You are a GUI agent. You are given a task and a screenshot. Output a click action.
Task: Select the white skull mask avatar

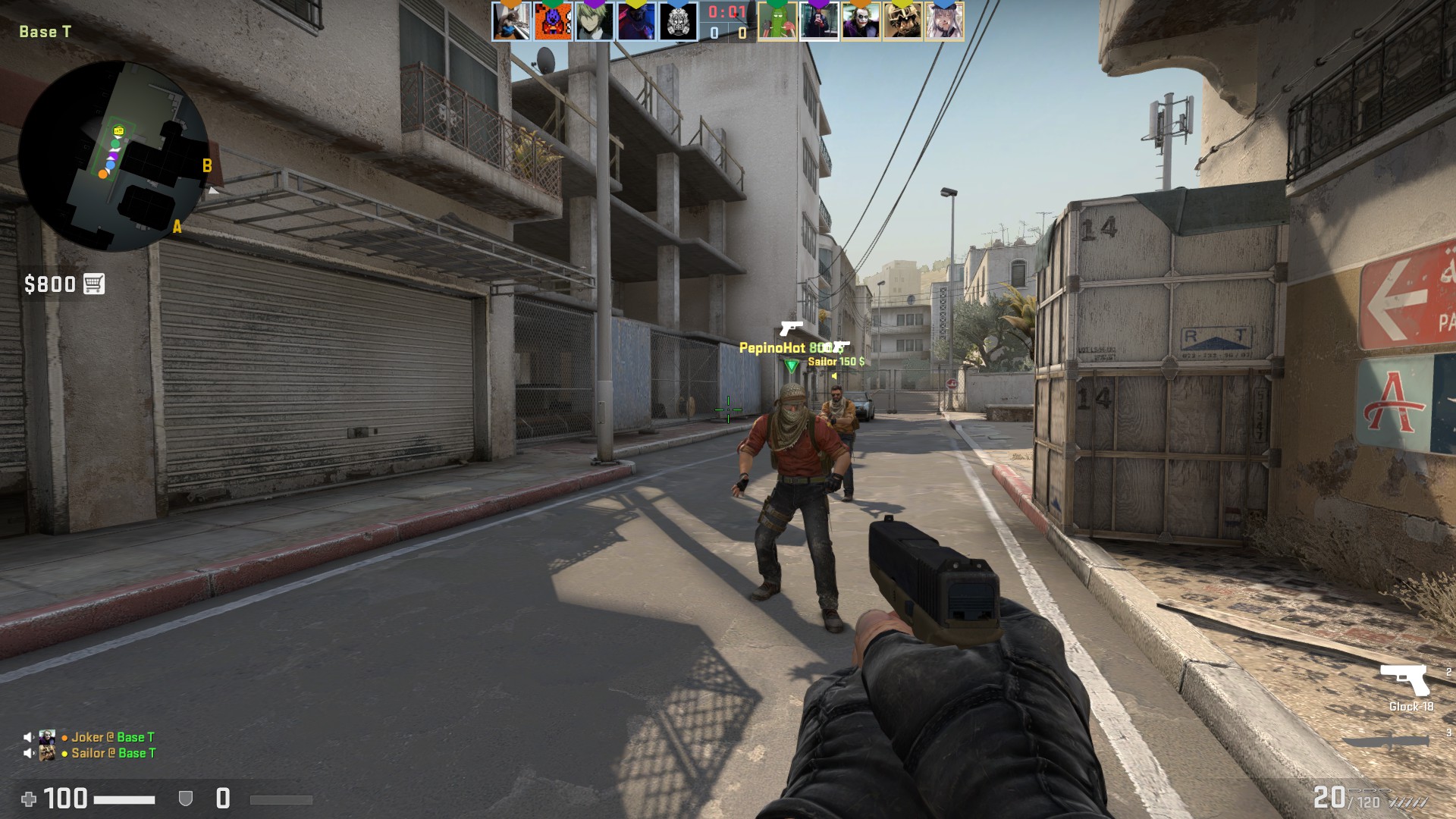pyautogui.click(x=678, y=21)
